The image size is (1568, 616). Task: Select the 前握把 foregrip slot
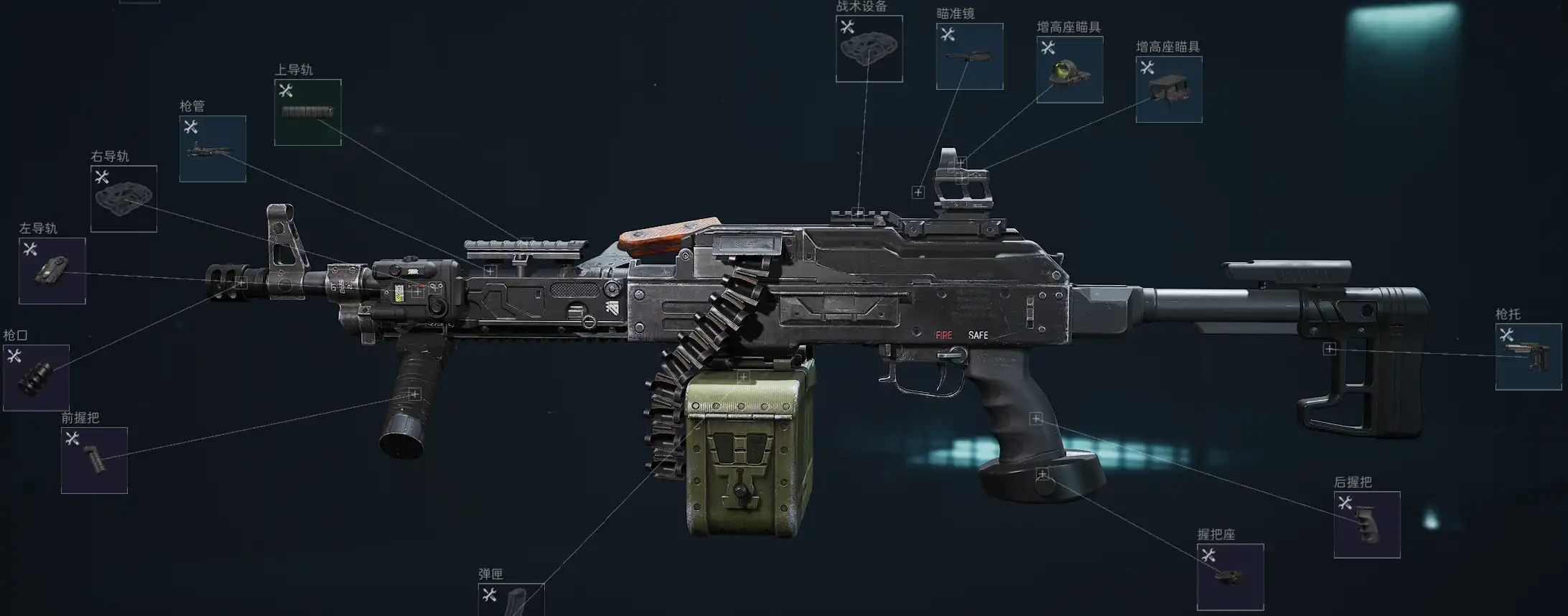94,460
